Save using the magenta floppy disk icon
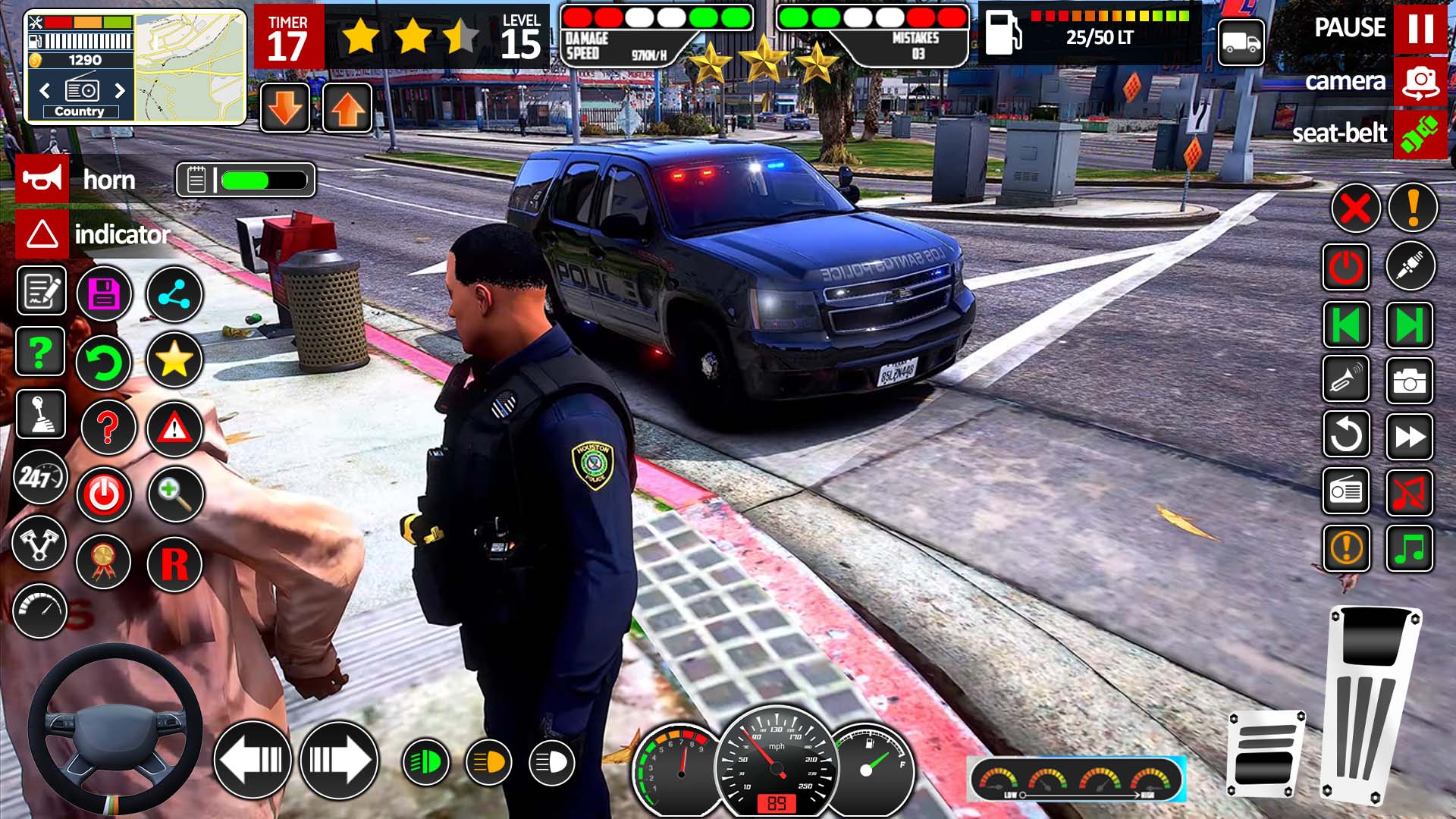1456x819 pixels. click(x=105, y=294)
